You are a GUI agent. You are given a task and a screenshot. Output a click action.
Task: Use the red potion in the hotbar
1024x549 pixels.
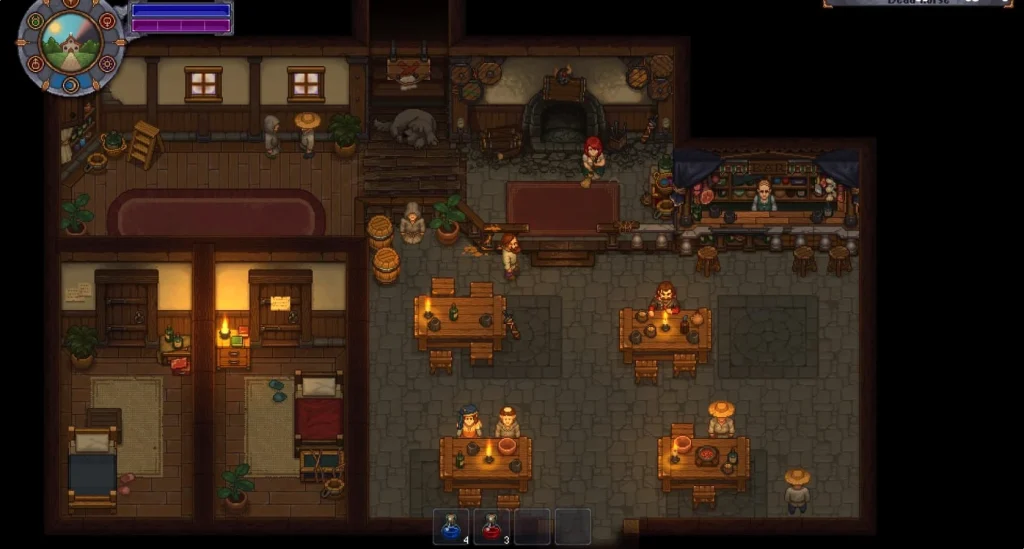click(x=490, y=526)
